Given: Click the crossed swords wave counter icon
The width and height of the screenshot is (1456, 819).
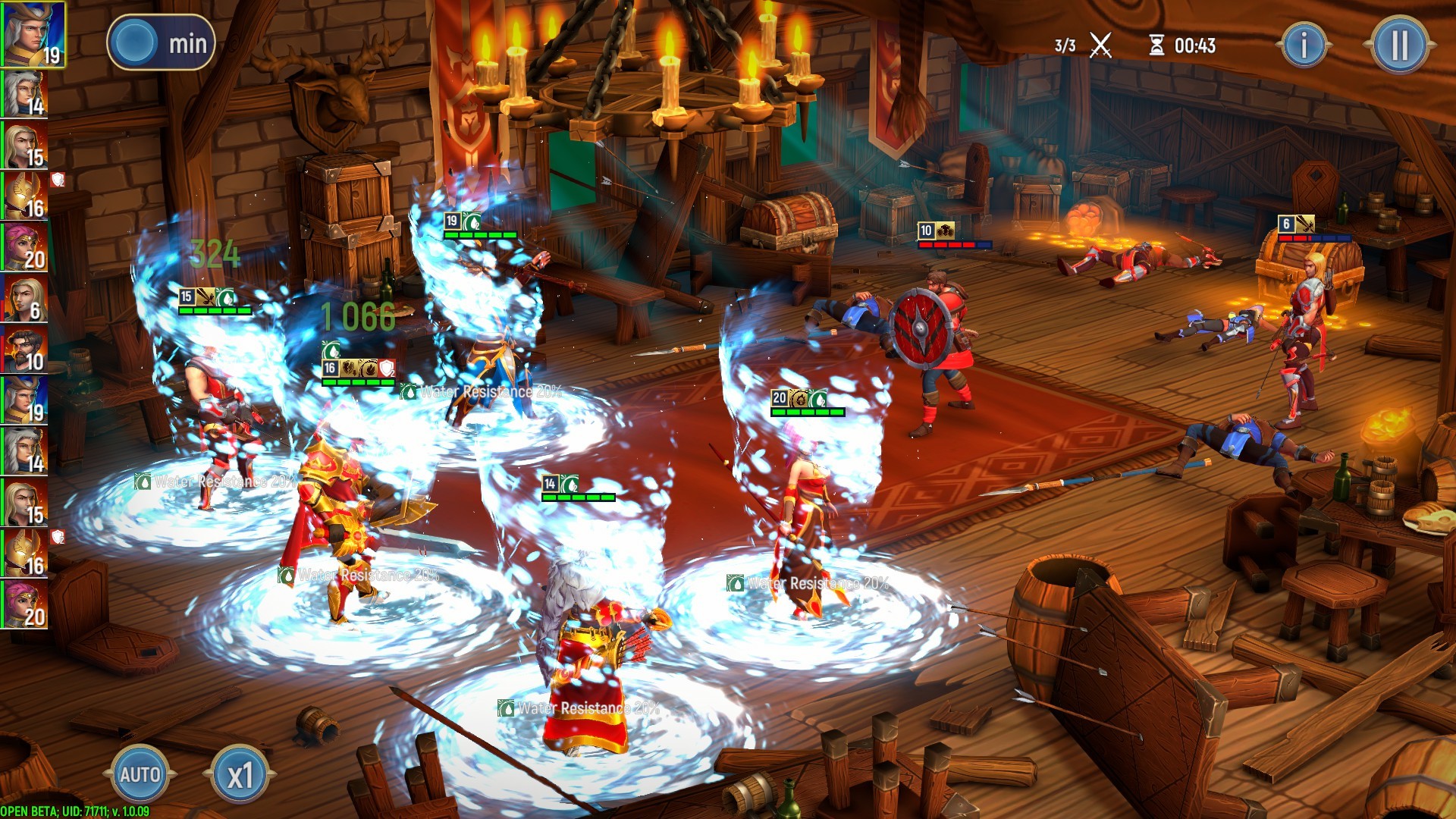Looking at the screenshot, I should click(1100, 44).
